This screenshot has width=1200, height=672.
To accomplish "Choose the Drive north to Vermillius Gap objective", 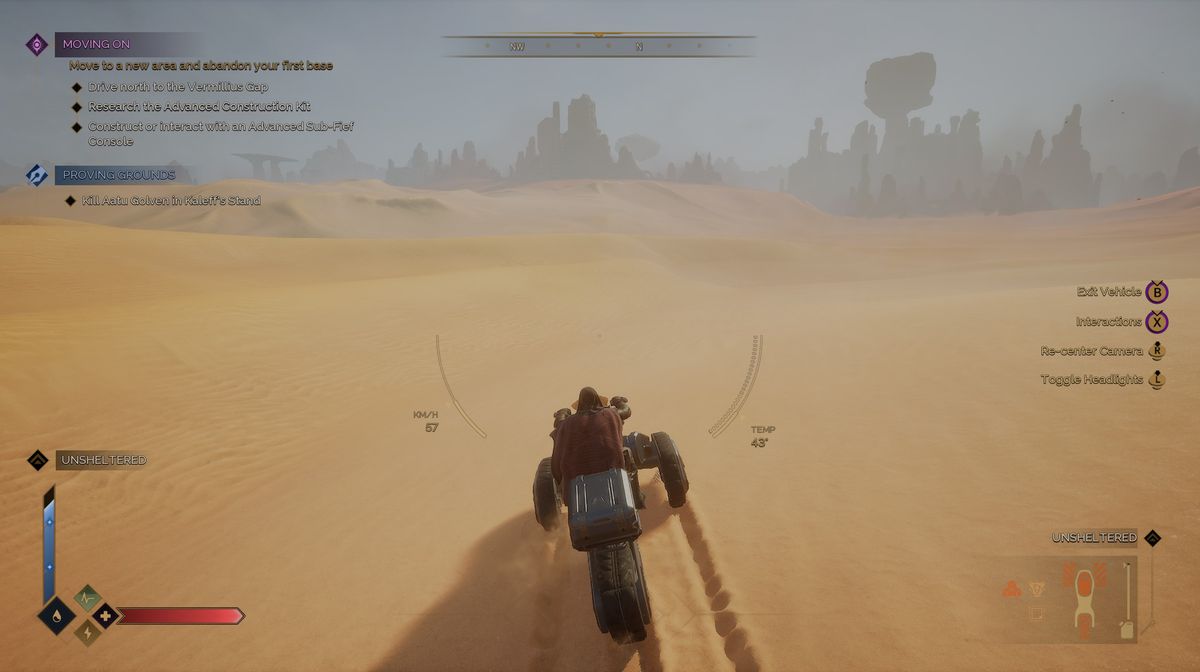I will click(180, 87).
